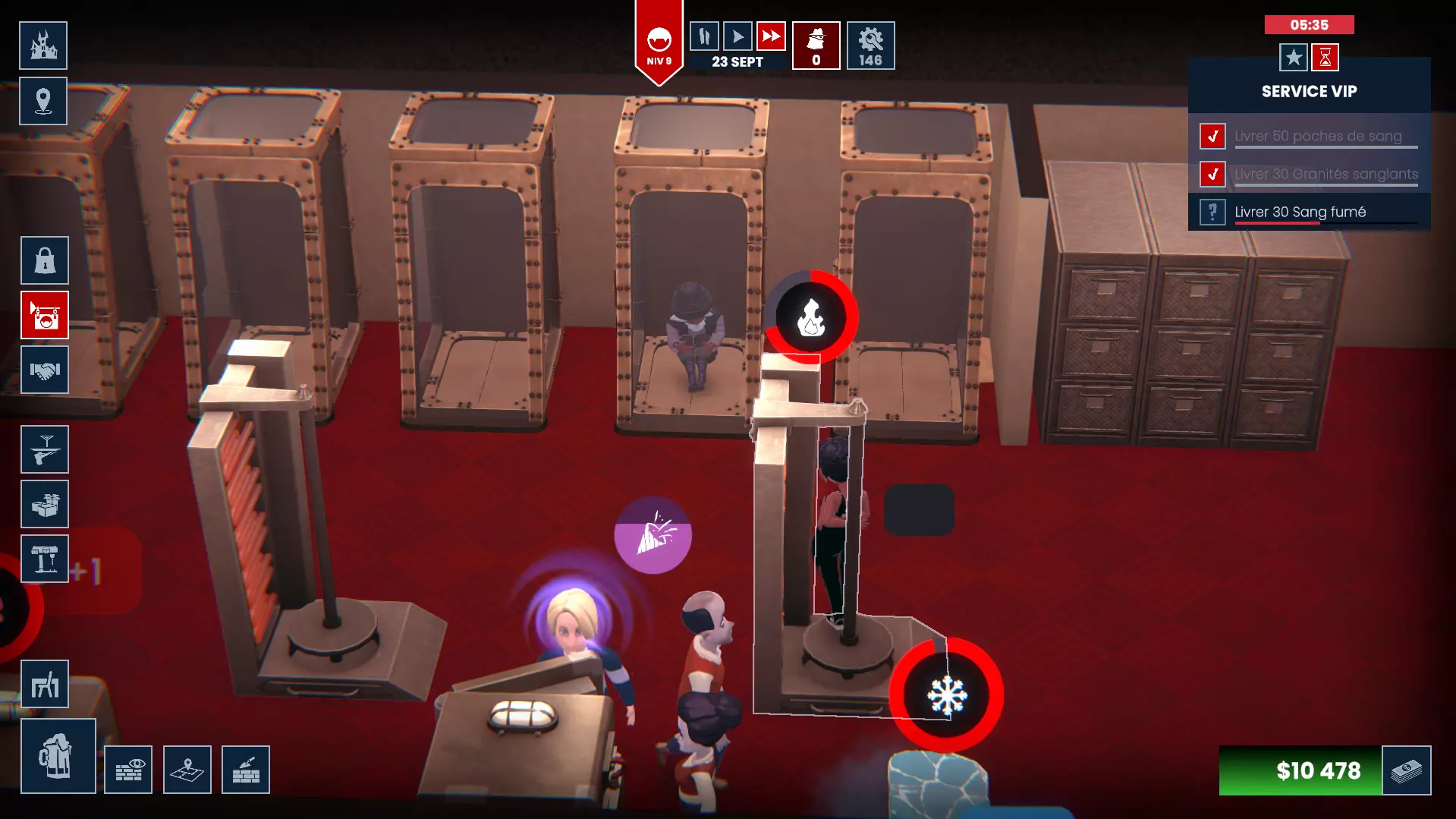1456x819 pixels.
Task: Open the table and chair furniture category
Action: (45, 684)
